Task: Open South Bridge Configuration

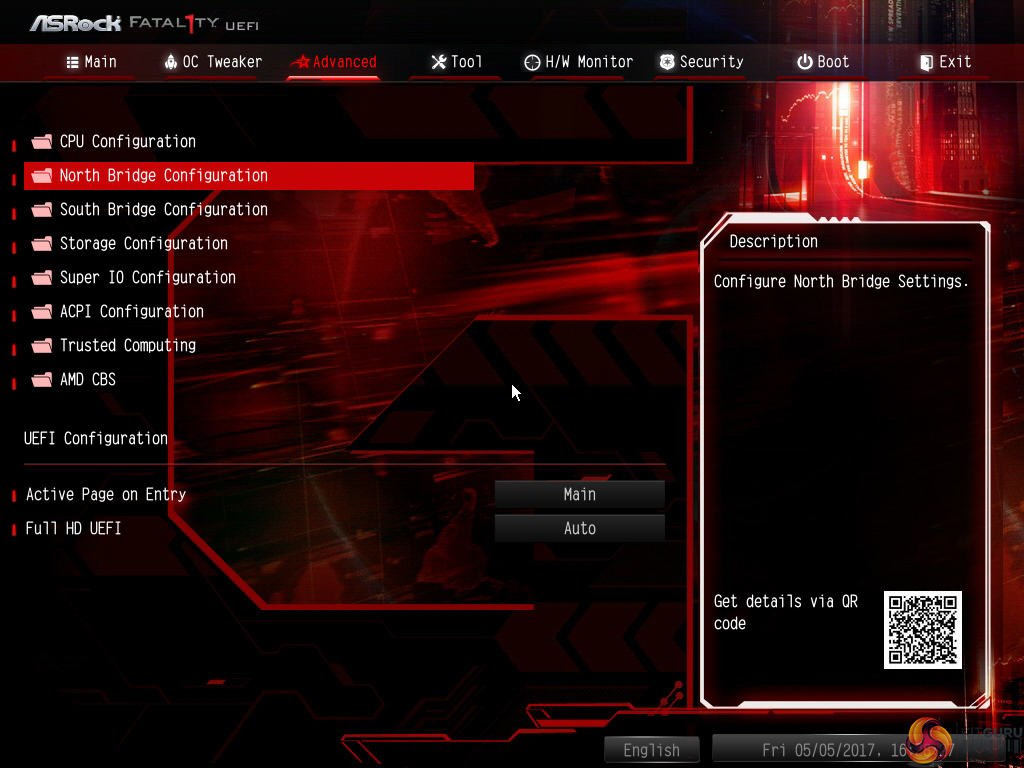Action: coord(163,210)
